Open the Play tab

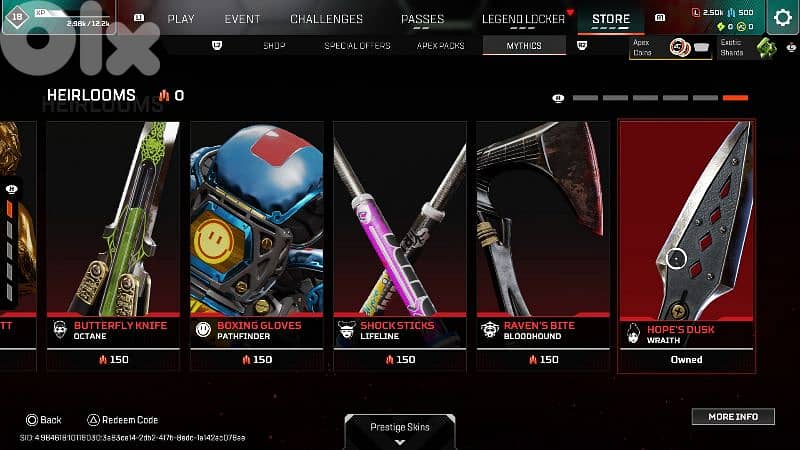[181, 19]
